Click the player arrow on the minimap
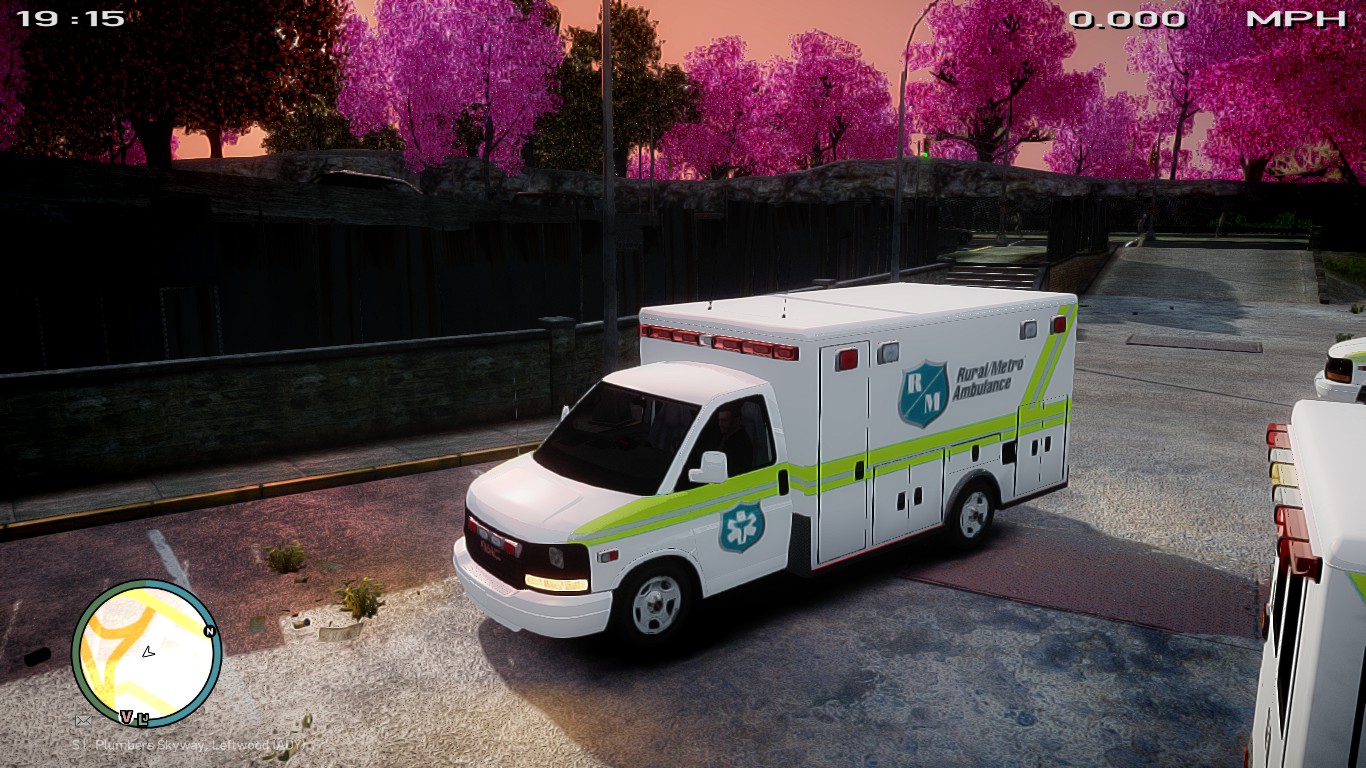The image size is (1366, 768). click(148, 652)
